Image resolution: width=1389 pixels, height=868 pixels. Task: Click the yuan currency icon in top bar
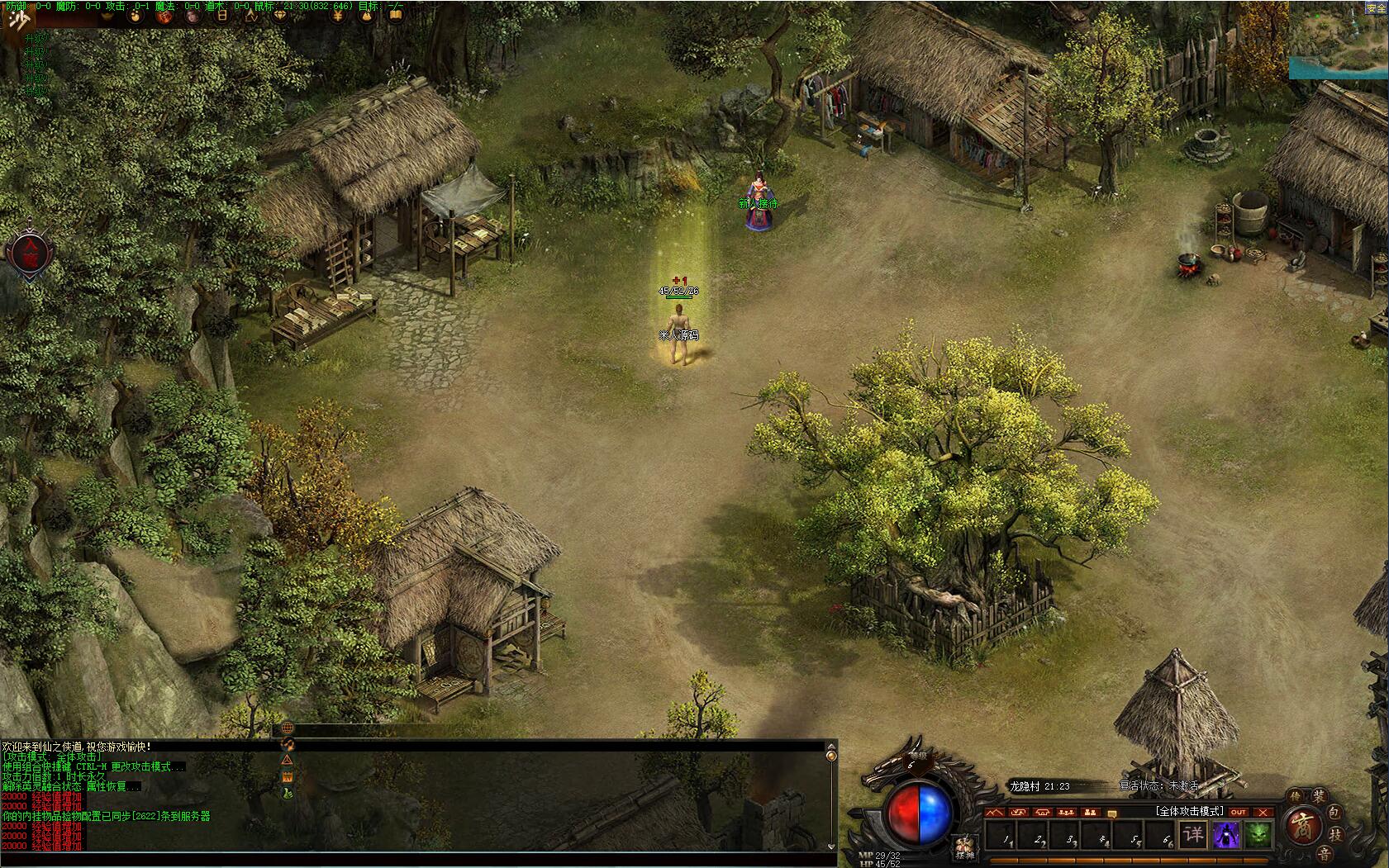[x=338, y=15]
